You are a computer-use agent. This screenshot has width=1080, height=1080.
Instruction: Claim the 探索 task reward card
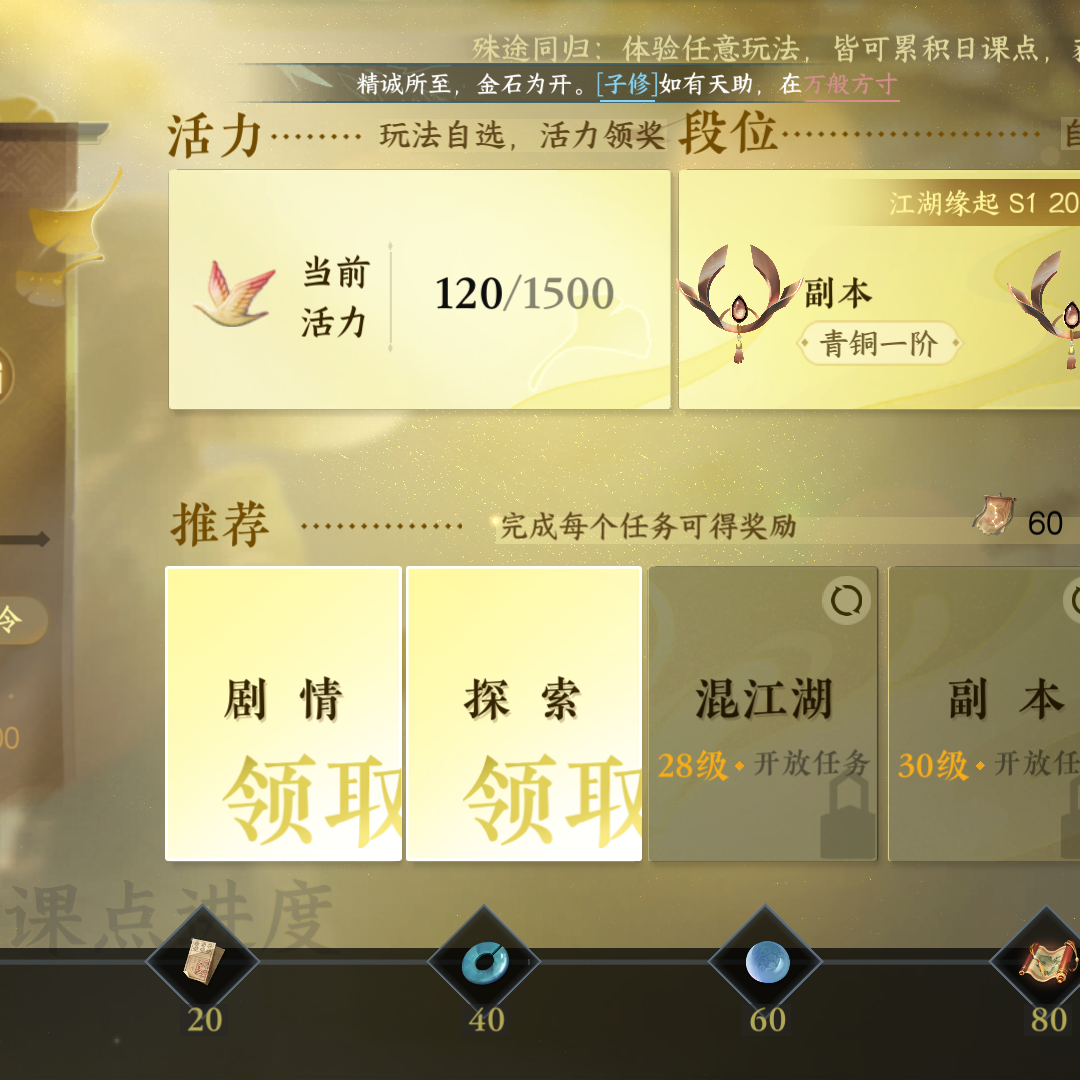point(523,713)
